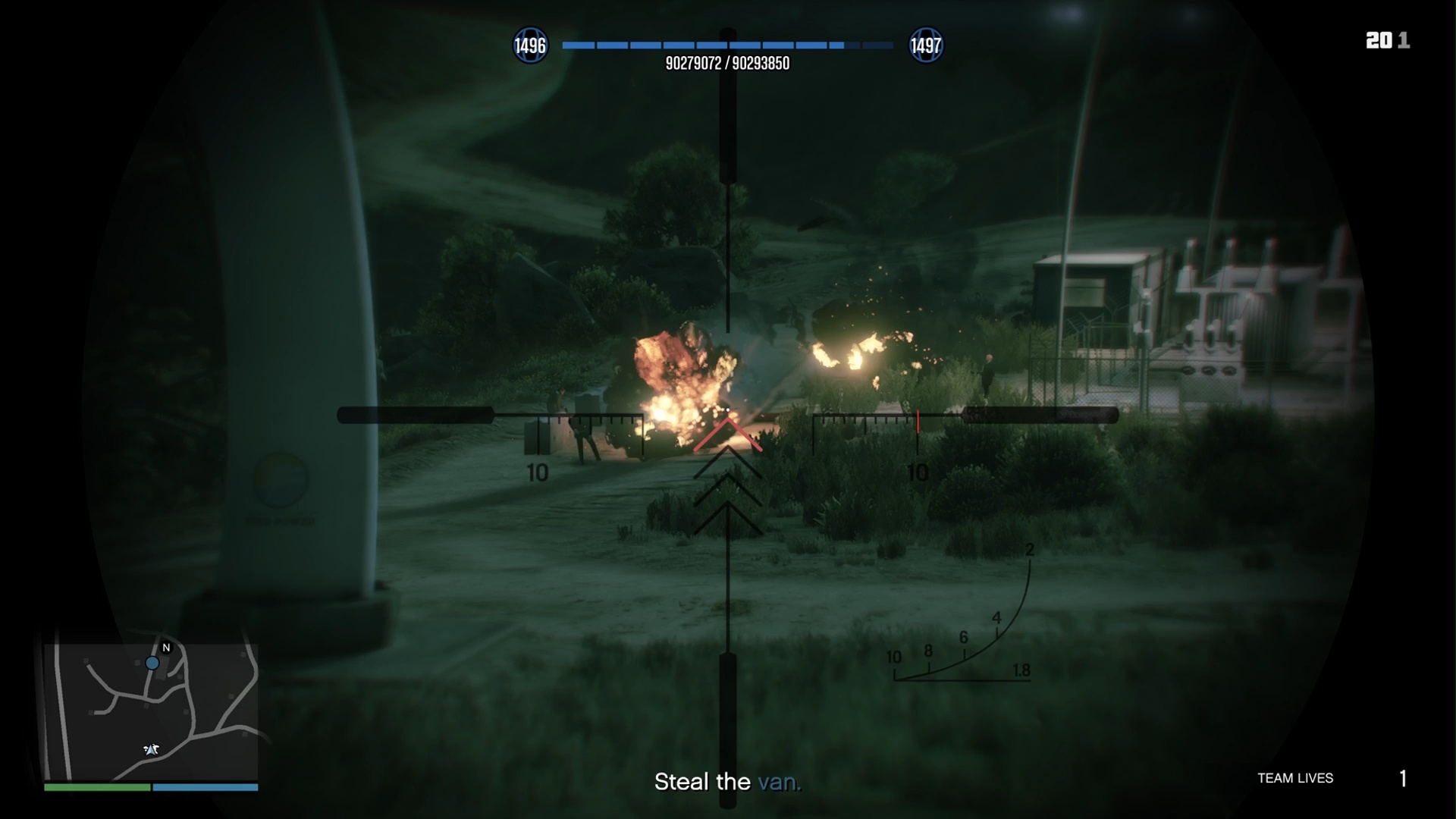
Task: Select the blue van blip on the minimap
Action: coord(152,664)
